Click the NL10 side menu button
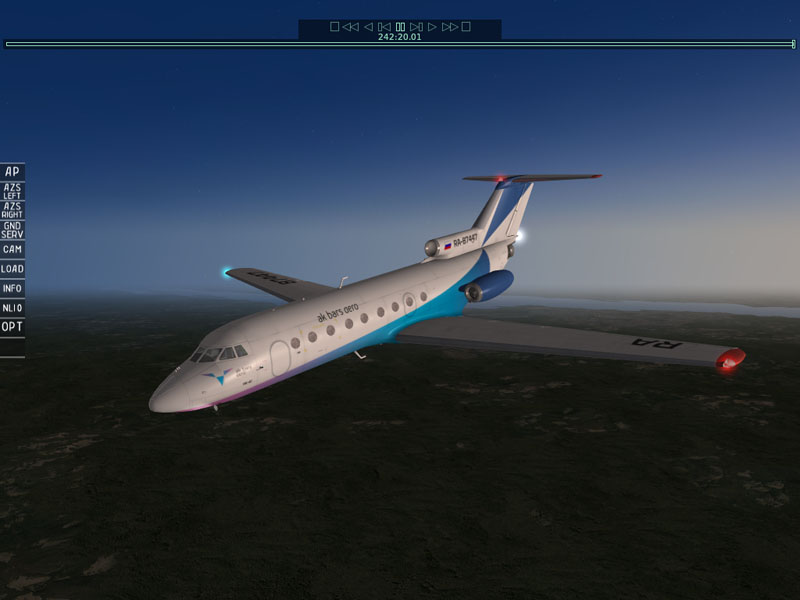The width and height of the screenshot is (800, 600). 12,307
